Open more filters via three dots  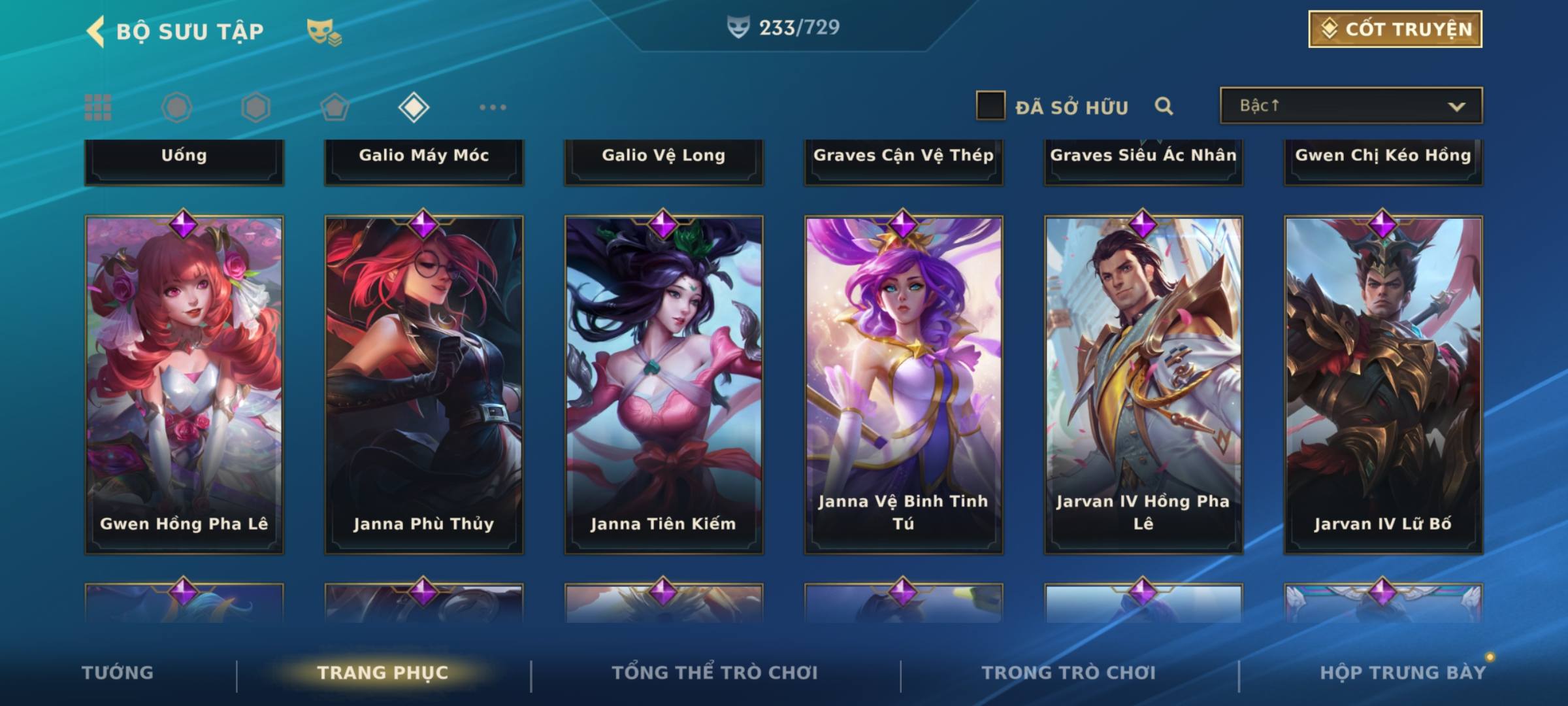click(x=493, y=107)
